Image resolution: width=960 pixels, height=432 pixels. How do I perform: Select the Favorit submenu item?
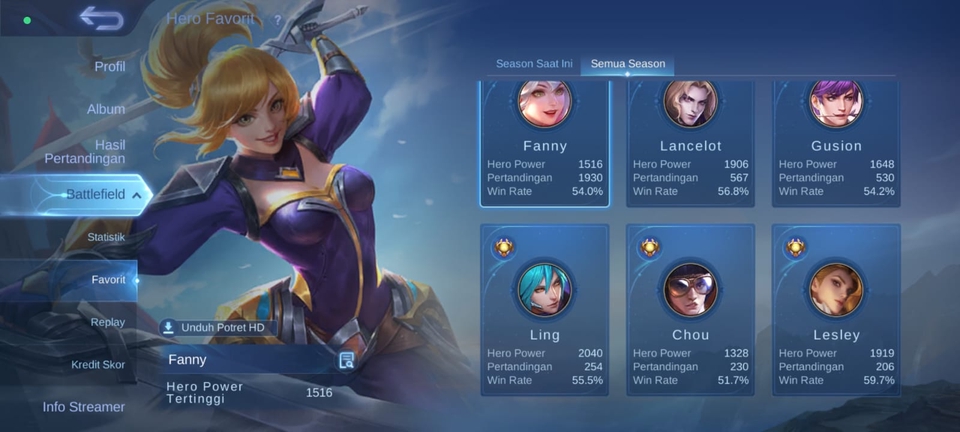pos(108,280)
